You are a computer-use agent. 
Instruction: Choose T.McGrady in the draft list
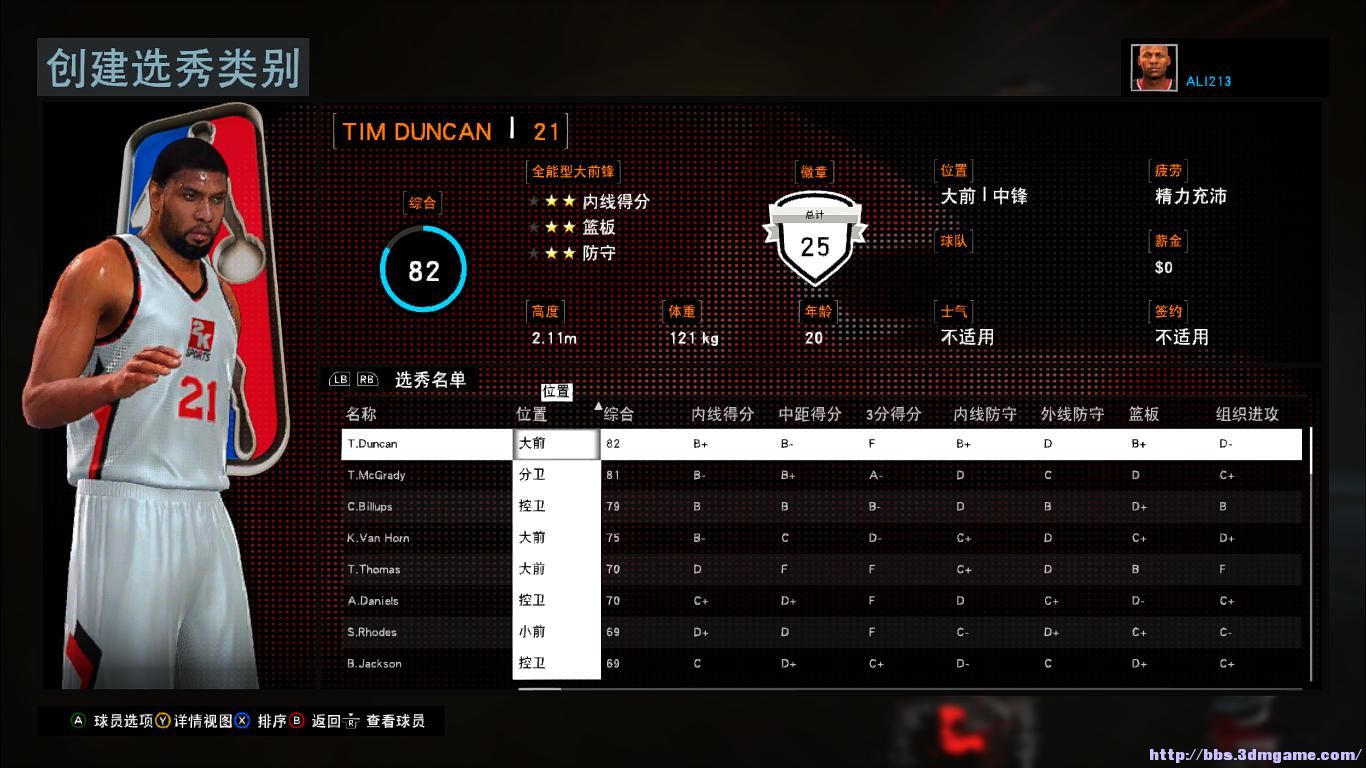[376, 475]
